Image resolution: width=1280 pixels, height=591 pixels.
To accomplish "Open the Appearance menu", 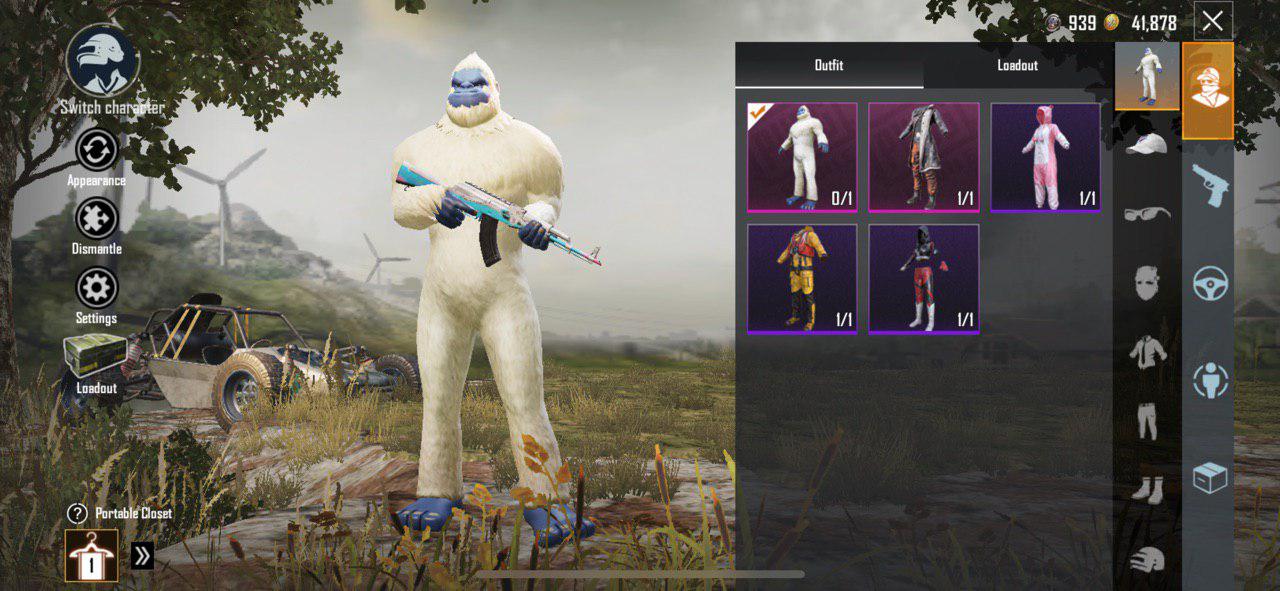I will tap(96, 151).
